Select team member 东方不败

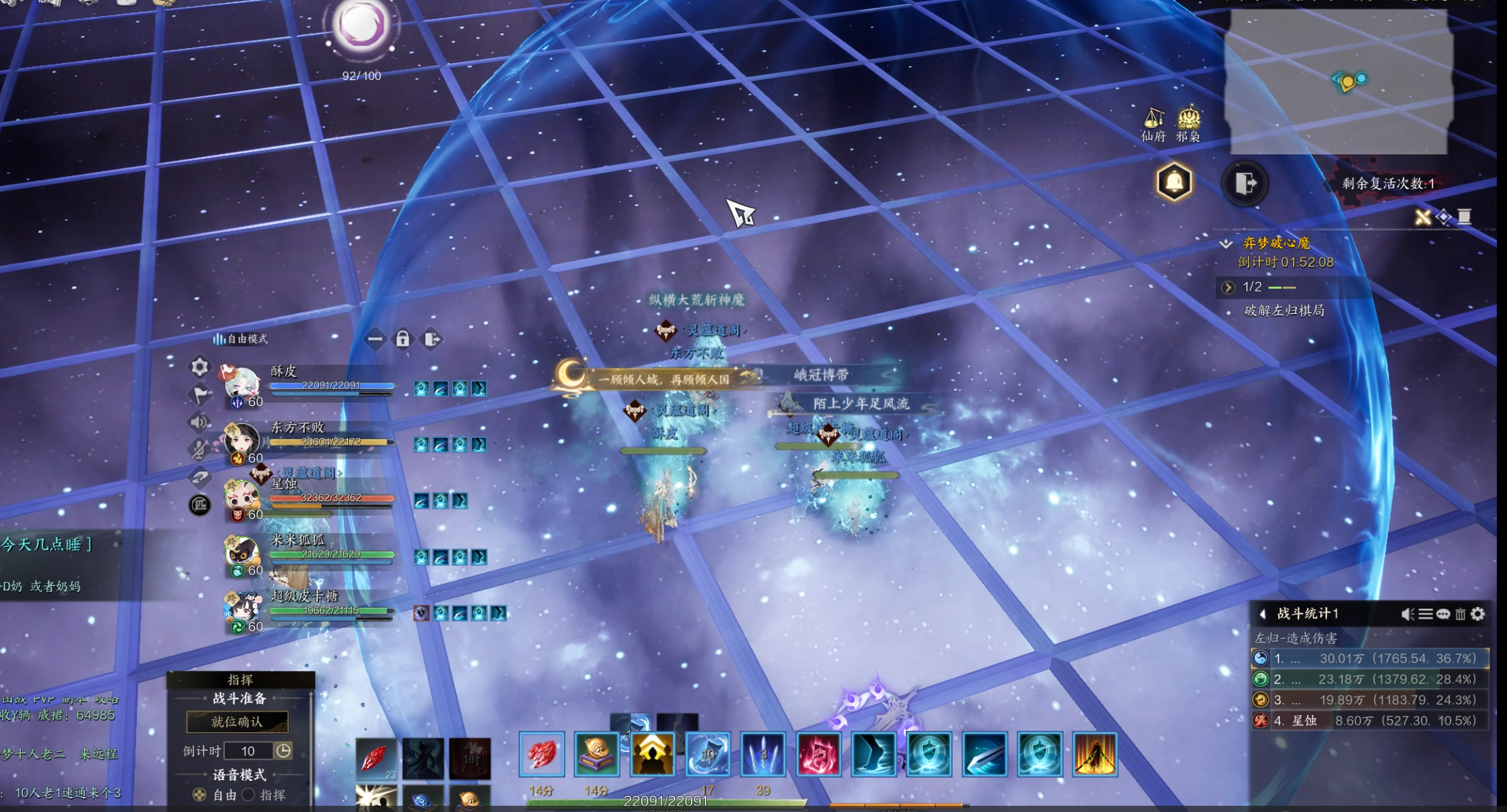coord(298,428)
